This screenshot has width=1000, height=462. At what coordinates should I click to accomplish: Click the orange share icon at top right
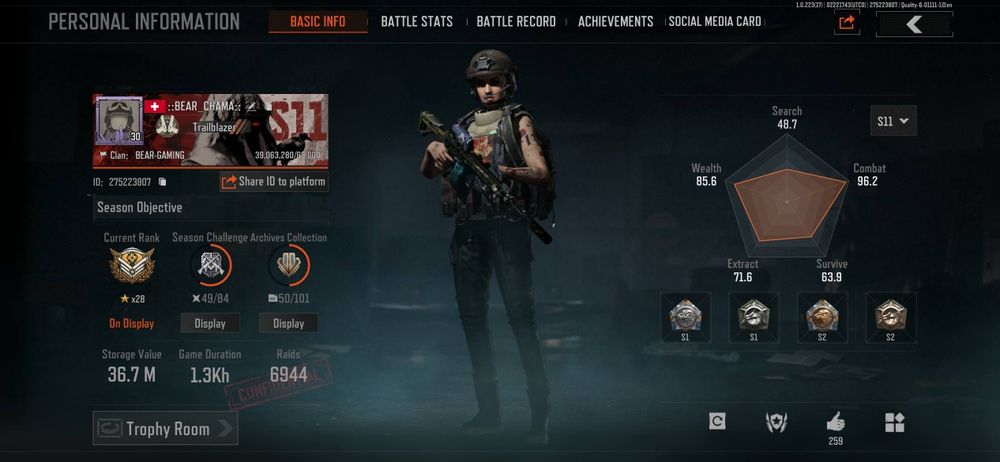click(847, 23)
